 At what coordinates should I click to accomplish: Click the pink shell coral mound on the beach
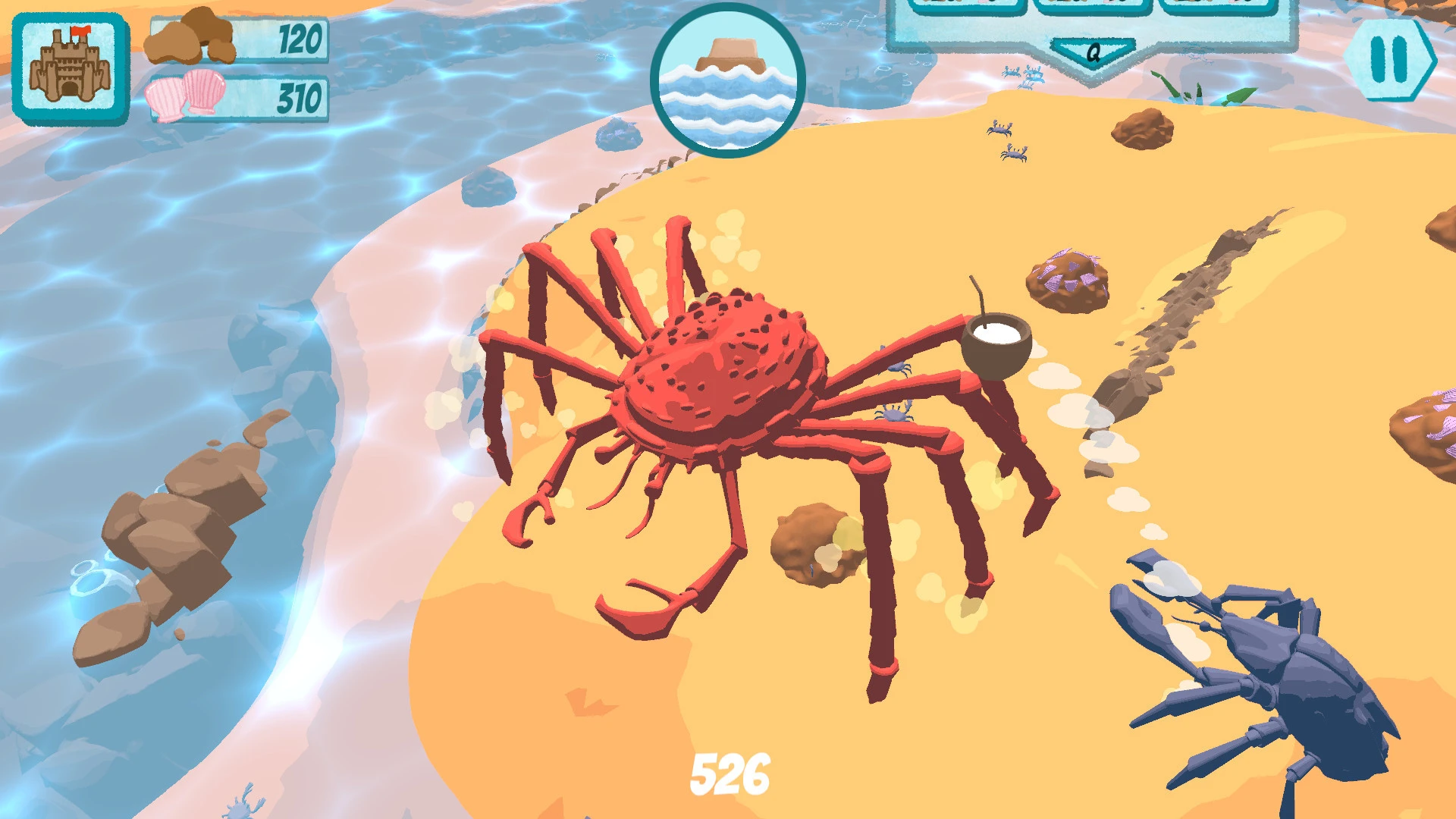[1067, 275]
